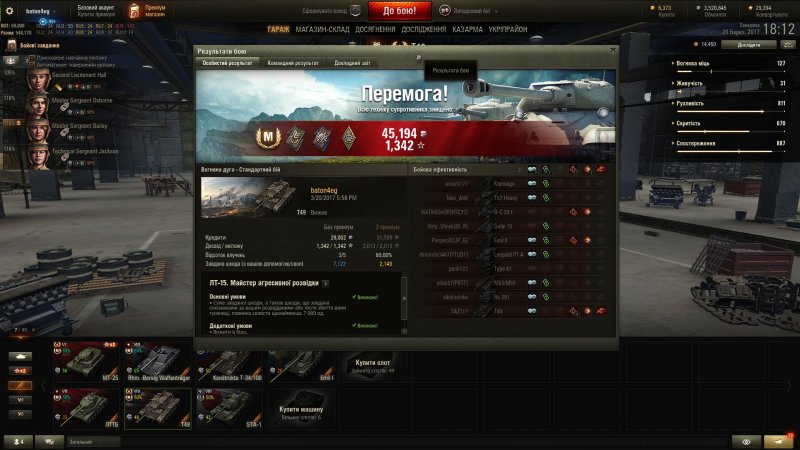Click the red «До бою!» battle button
The height and width of the screenshot is (450, 800).
[399, 11]
